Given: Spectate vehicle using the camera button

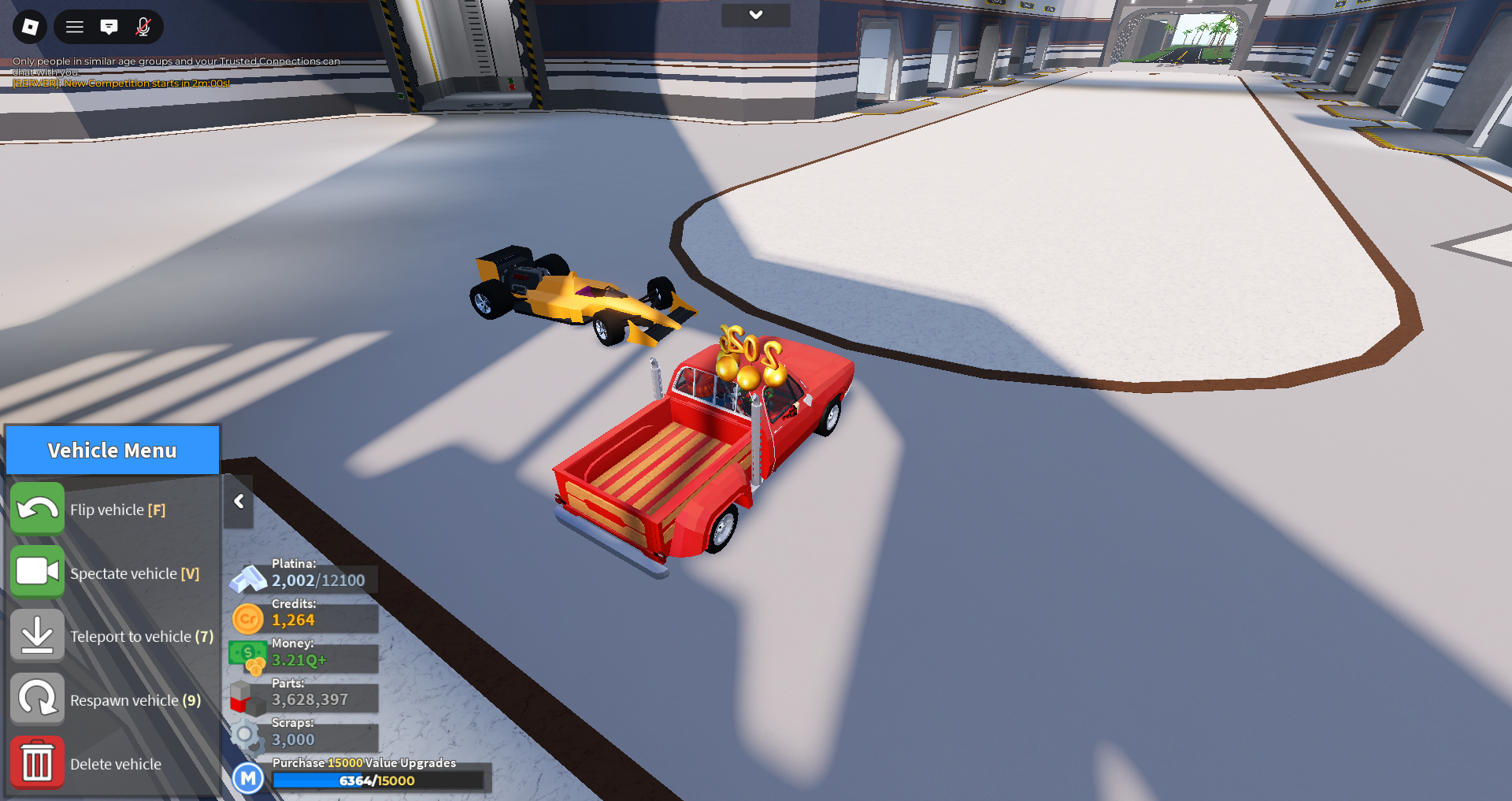Looking at the screenshot, I should click(x=37, y=572).
